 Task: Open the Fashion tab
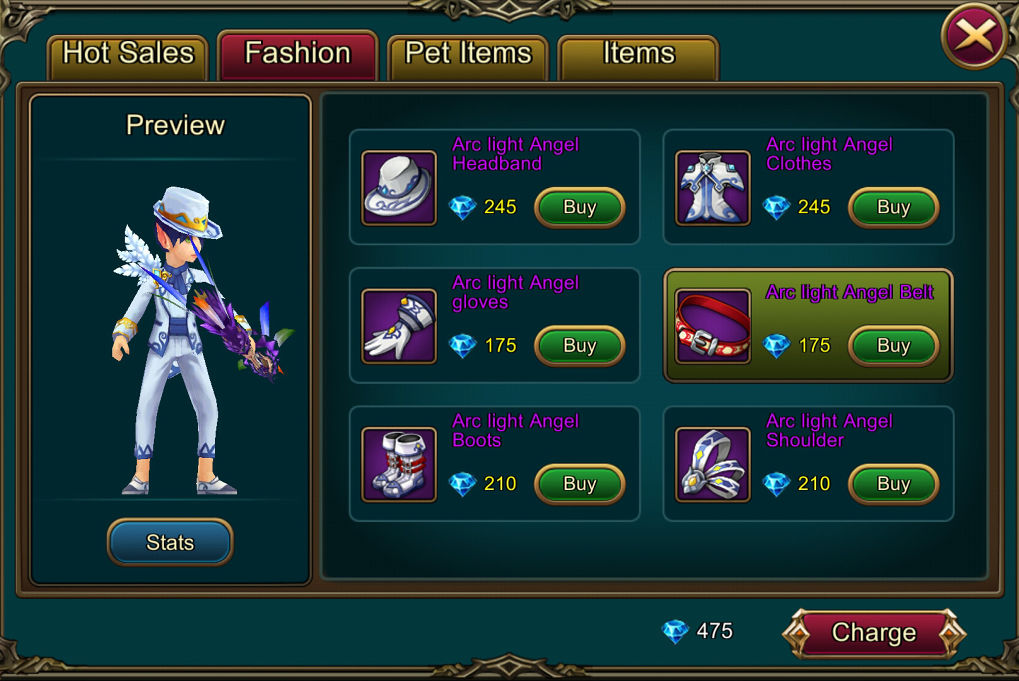(297, 54)
